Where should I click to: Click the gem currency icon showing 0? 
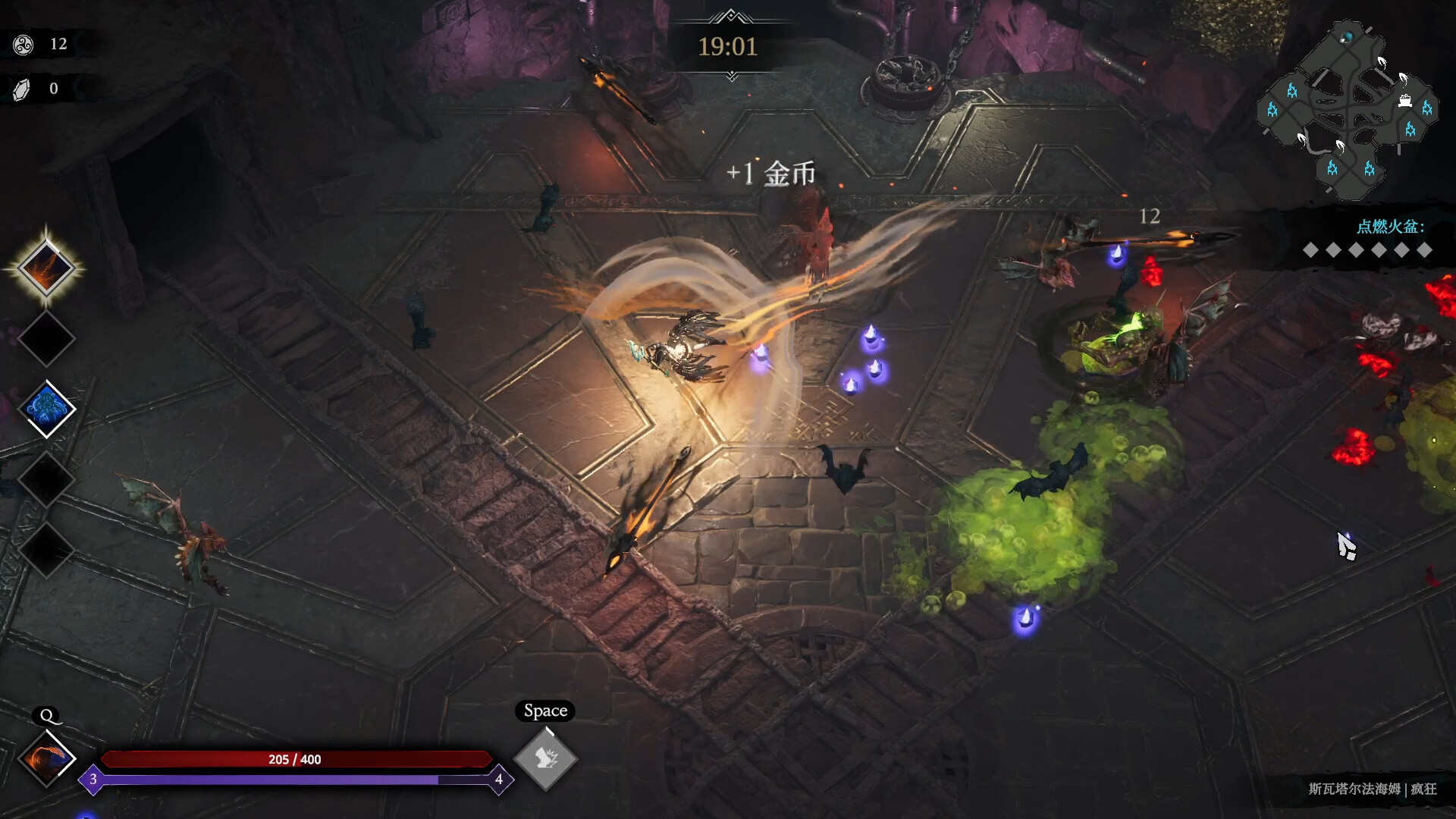(21, 88)
